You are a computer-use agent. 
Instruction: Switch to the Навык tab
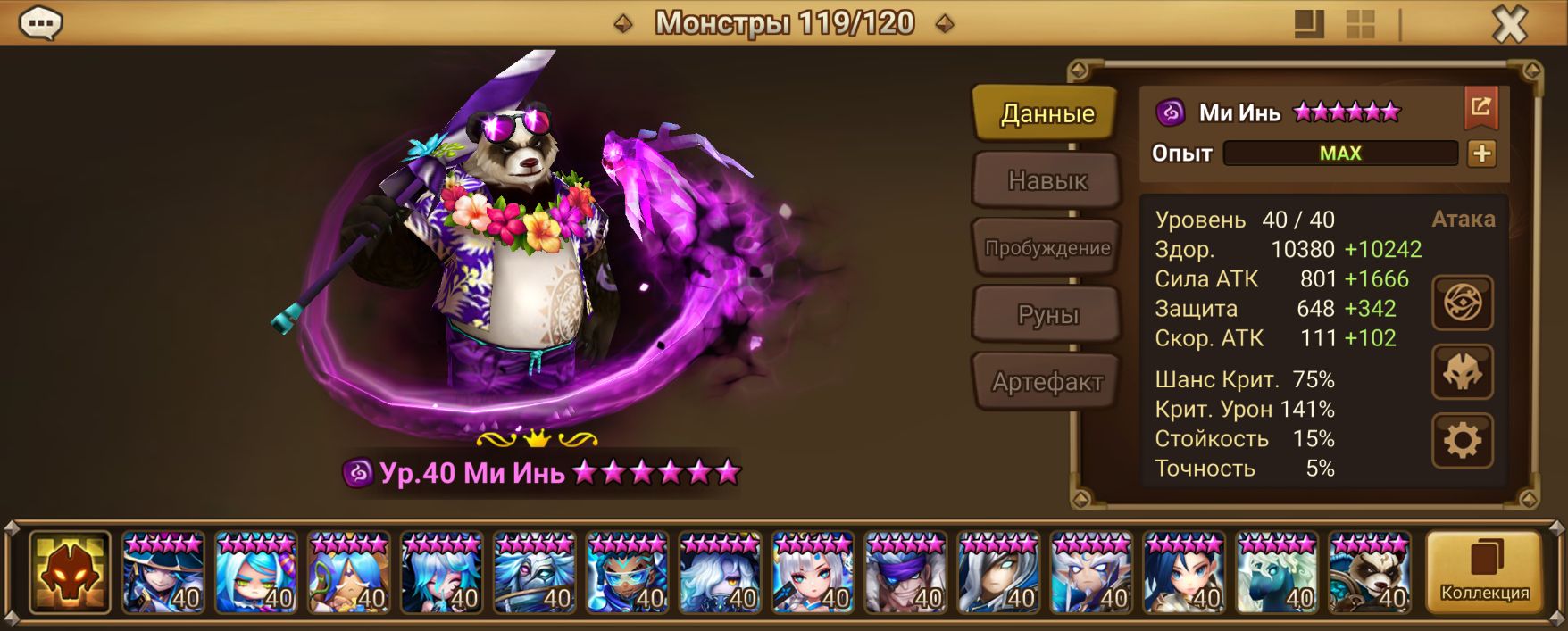click(x=1047, y=181)
